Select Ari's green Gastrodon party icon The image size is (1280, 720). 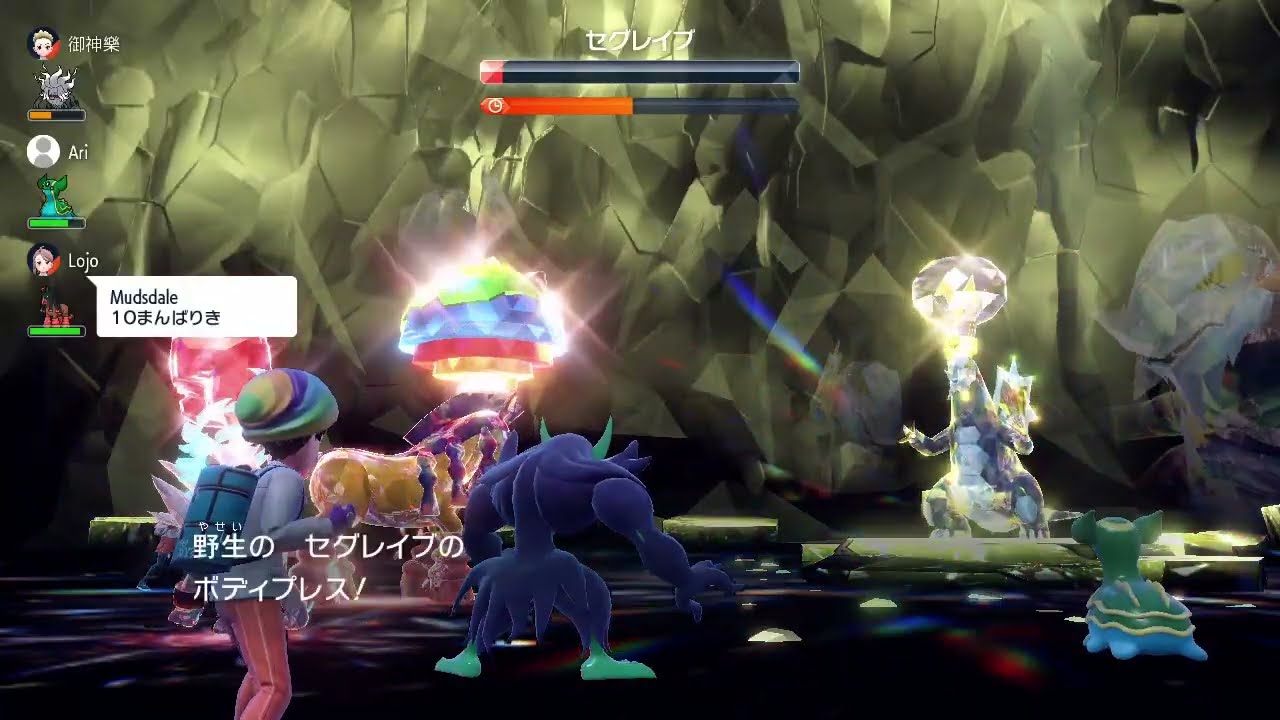(56, 196)
